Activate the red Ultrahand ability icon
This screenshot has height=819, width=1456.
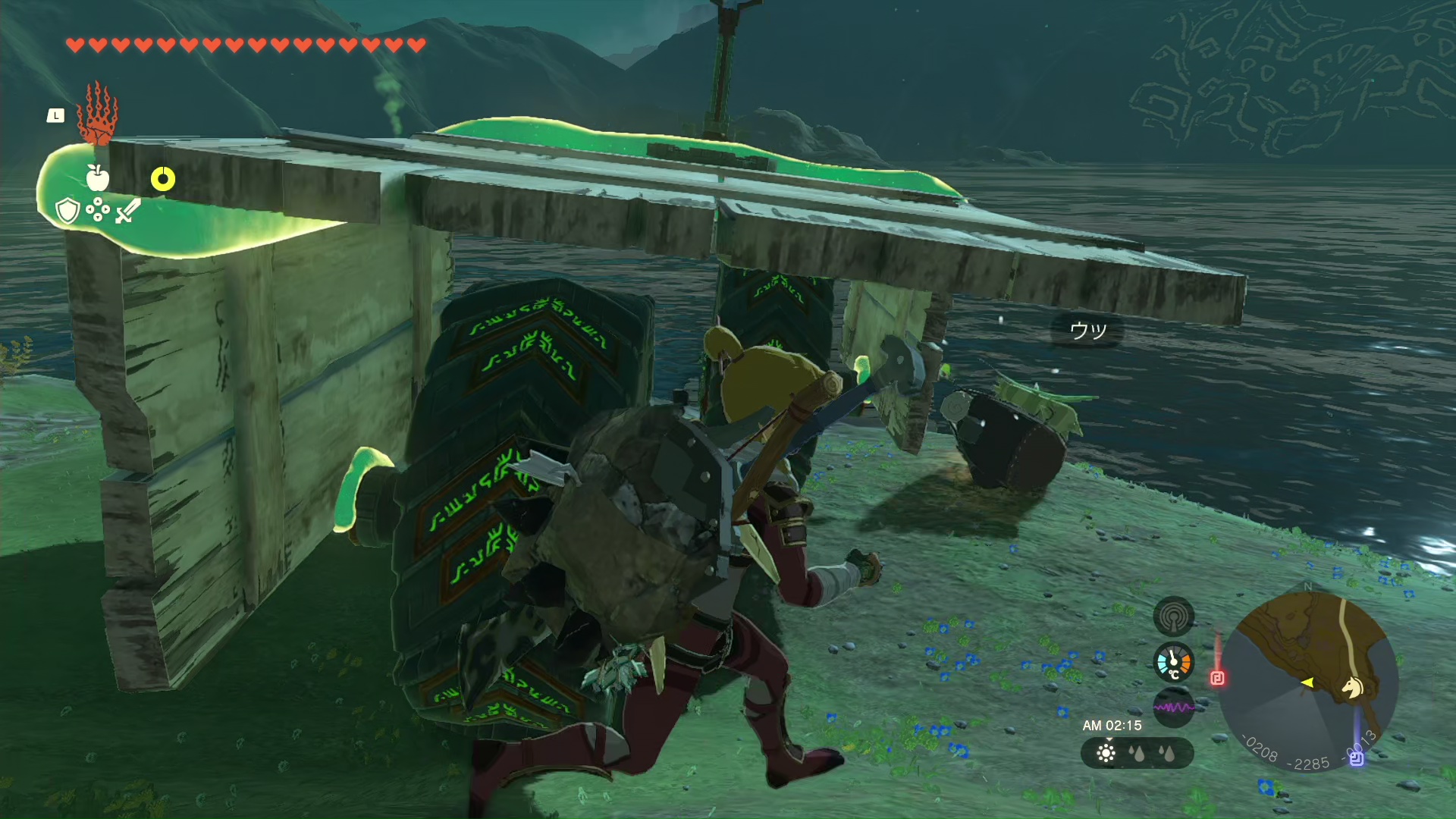click(98, 115)
